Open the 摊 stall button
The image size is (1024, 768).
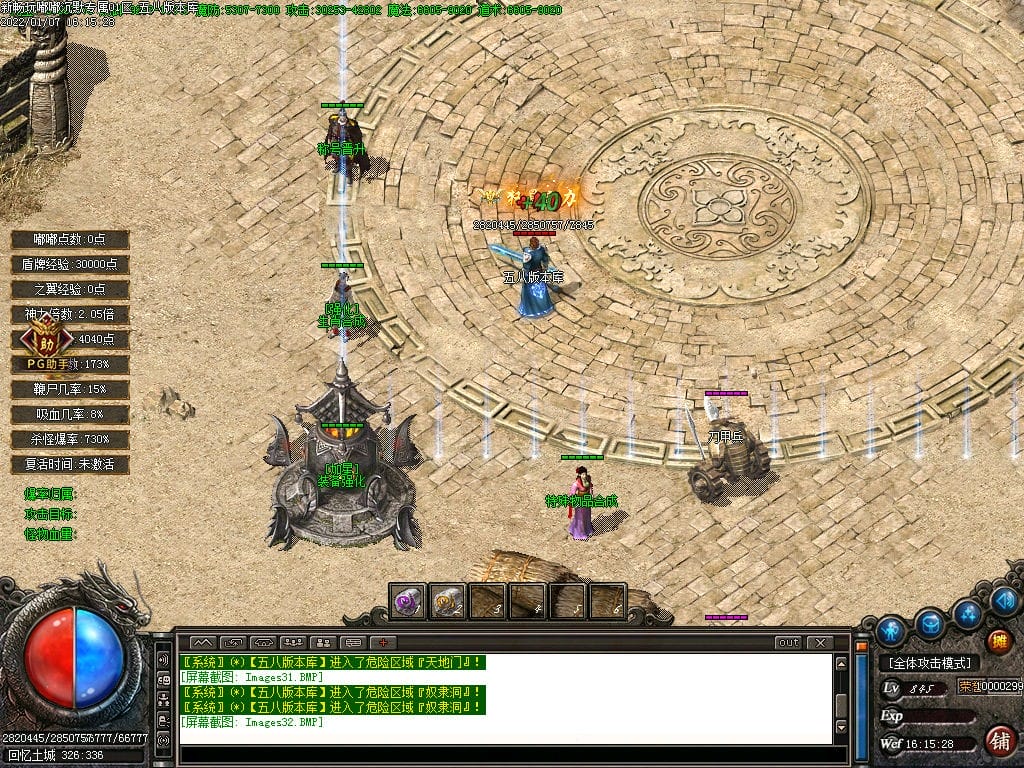click(998, 642)
